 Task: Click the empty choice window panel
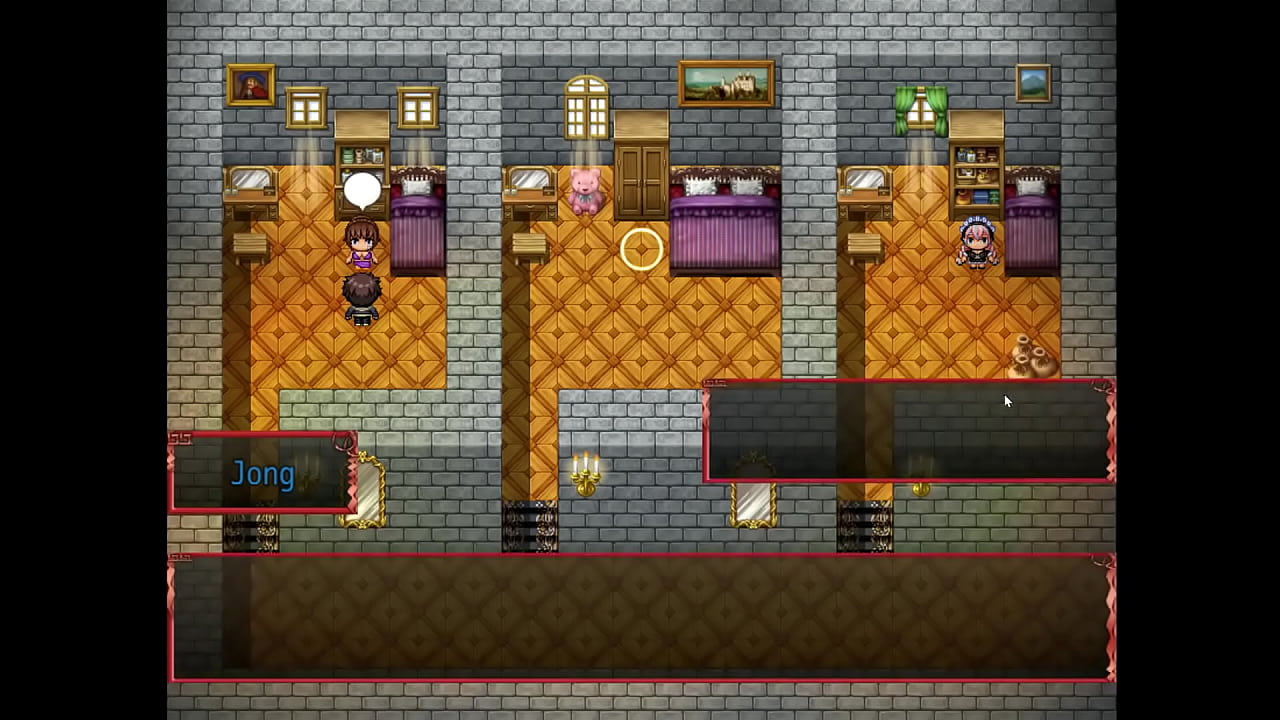click(x=908, y=432)
